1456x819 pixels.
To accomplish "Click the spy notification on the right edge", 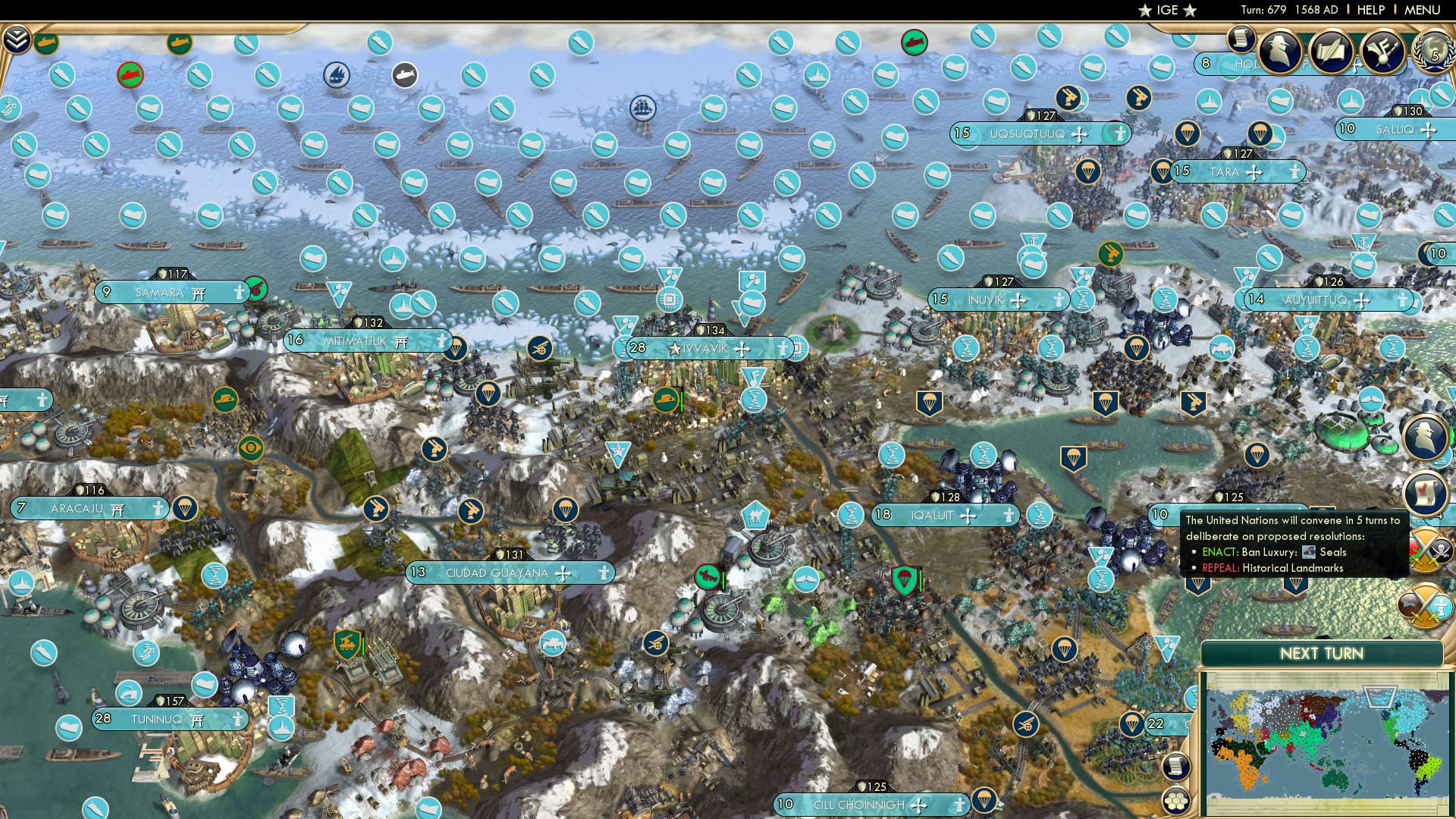I will pos(1423,436).
